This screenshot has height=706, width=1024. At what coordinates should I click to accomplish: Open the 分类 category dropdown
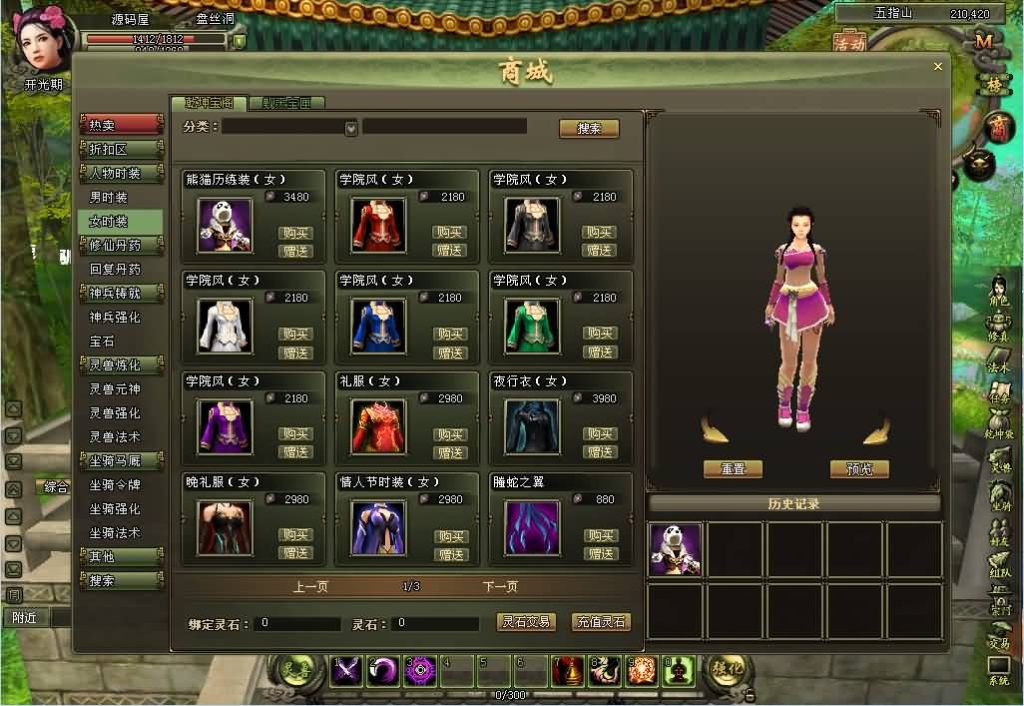click(x=351, y=128)
